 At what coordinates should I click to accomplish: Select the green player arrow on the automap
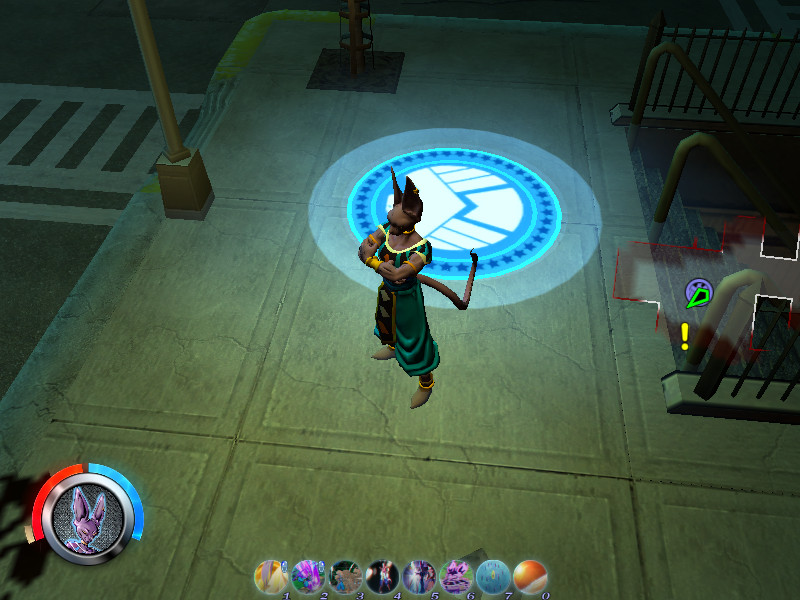coord(698,295)
